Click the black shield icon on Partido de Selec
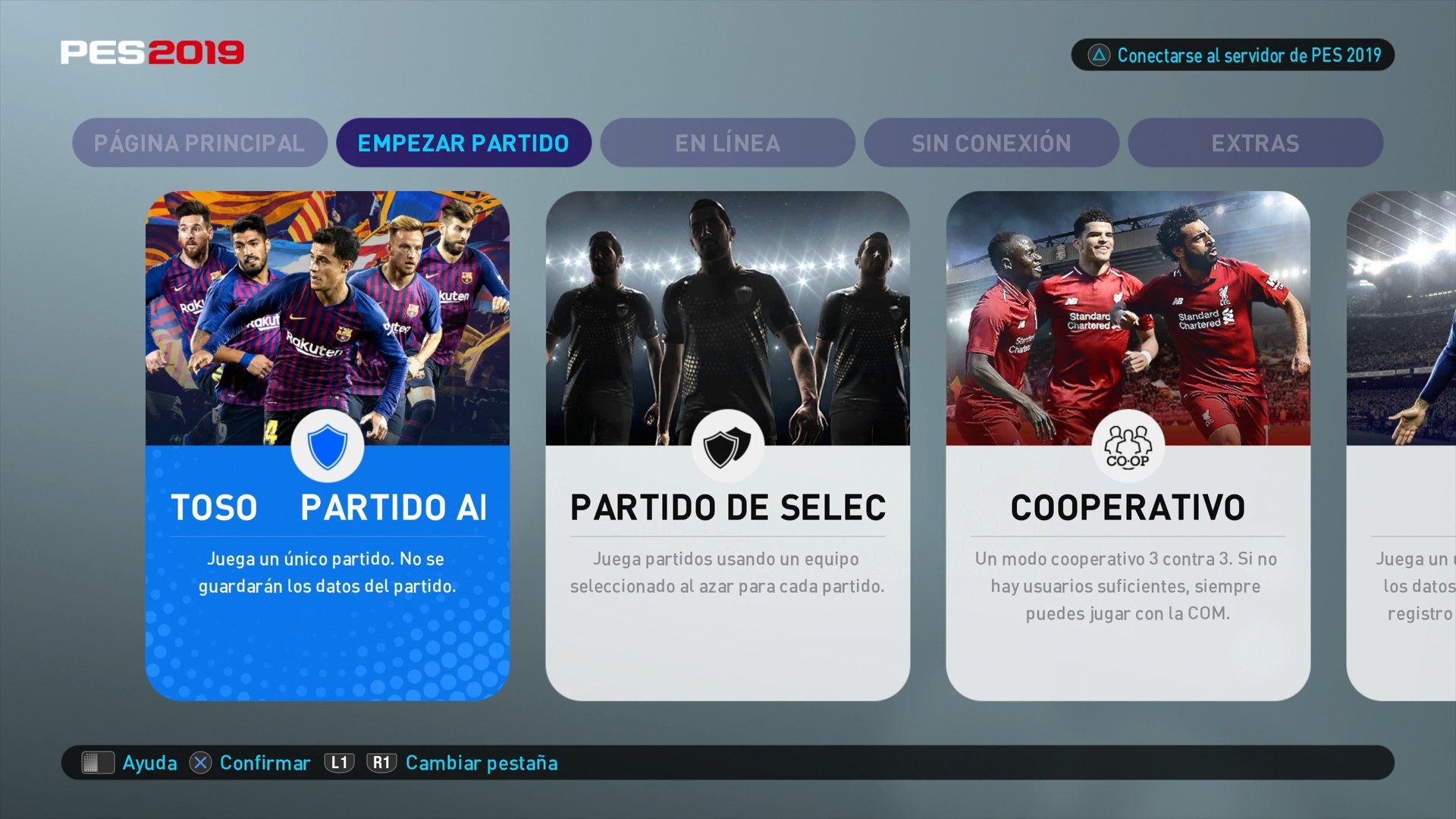This screenshot has height=819, width=1456. click(729, 446)
